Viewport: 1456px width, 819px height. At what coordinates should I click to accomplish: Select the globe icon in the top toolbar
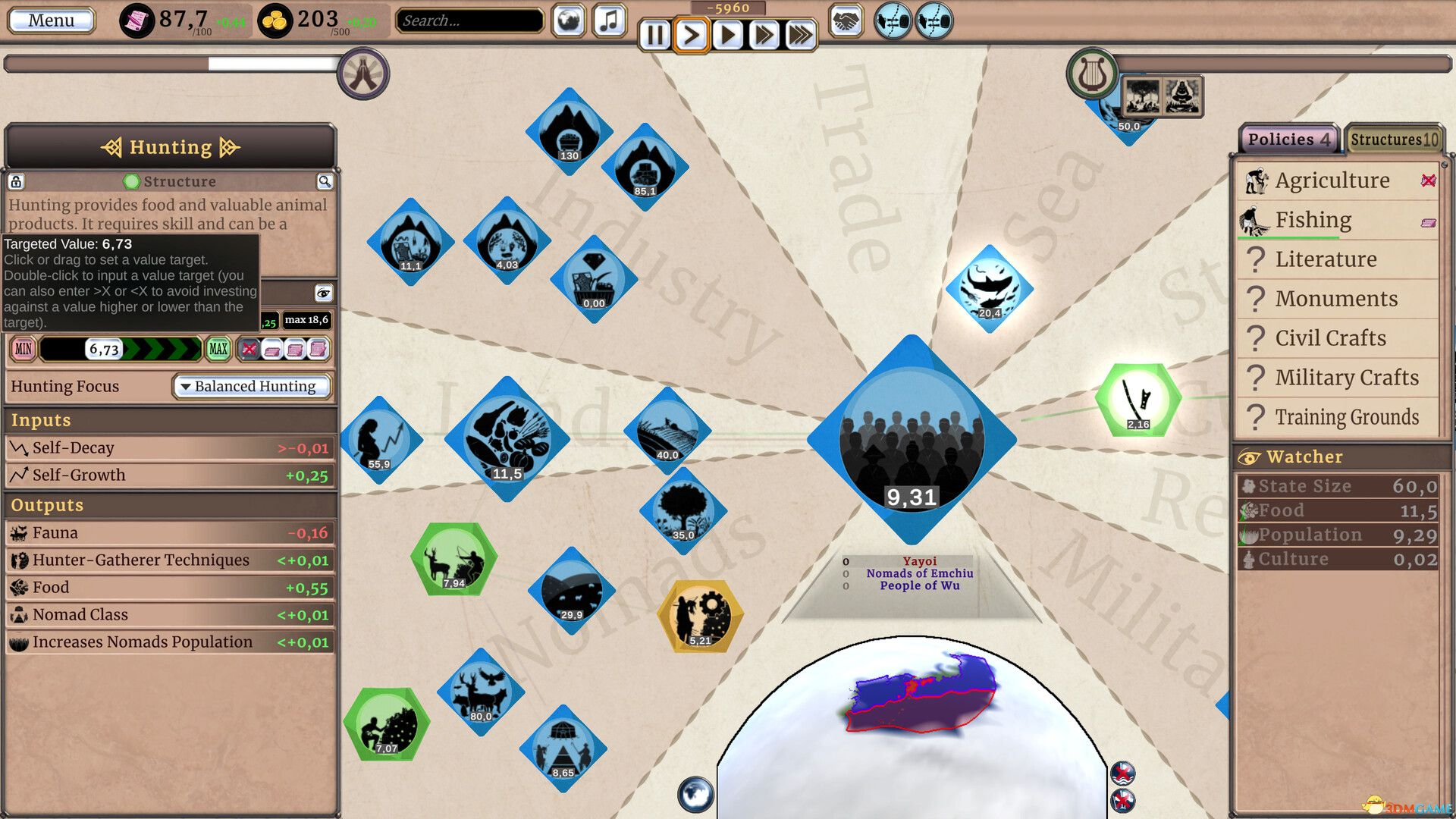pos(567,20)
